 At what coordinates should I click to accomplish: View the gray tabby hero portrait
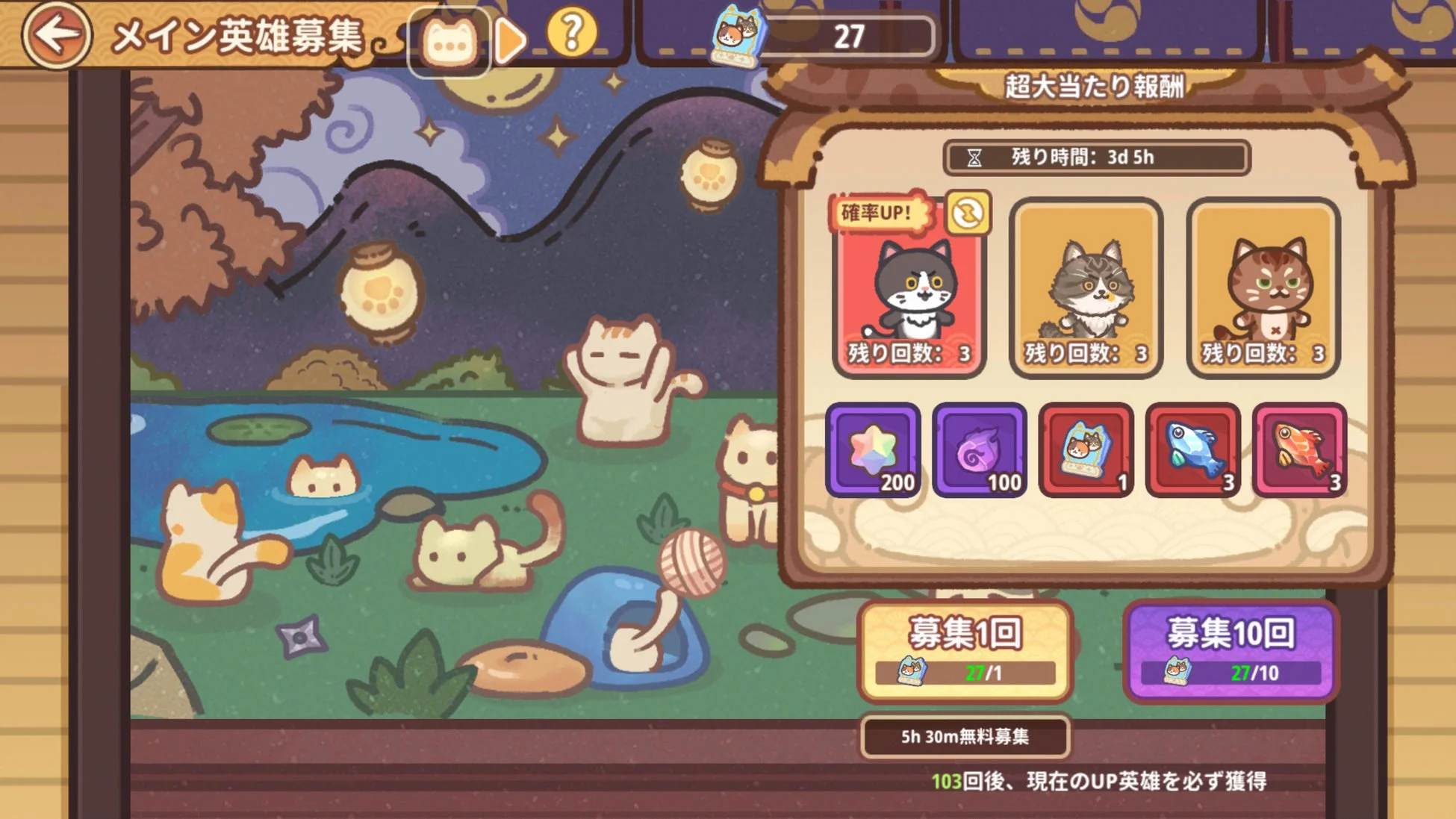point(1088,287)
